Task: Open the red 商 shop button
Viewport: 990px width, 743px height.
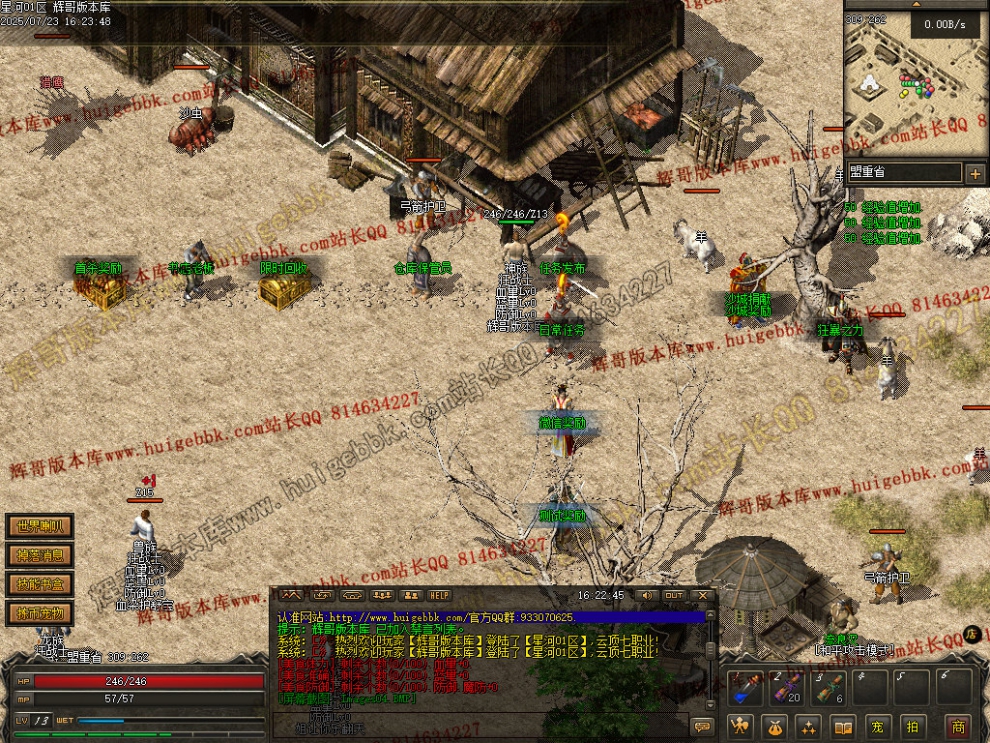Action: (x=958, y=727)
